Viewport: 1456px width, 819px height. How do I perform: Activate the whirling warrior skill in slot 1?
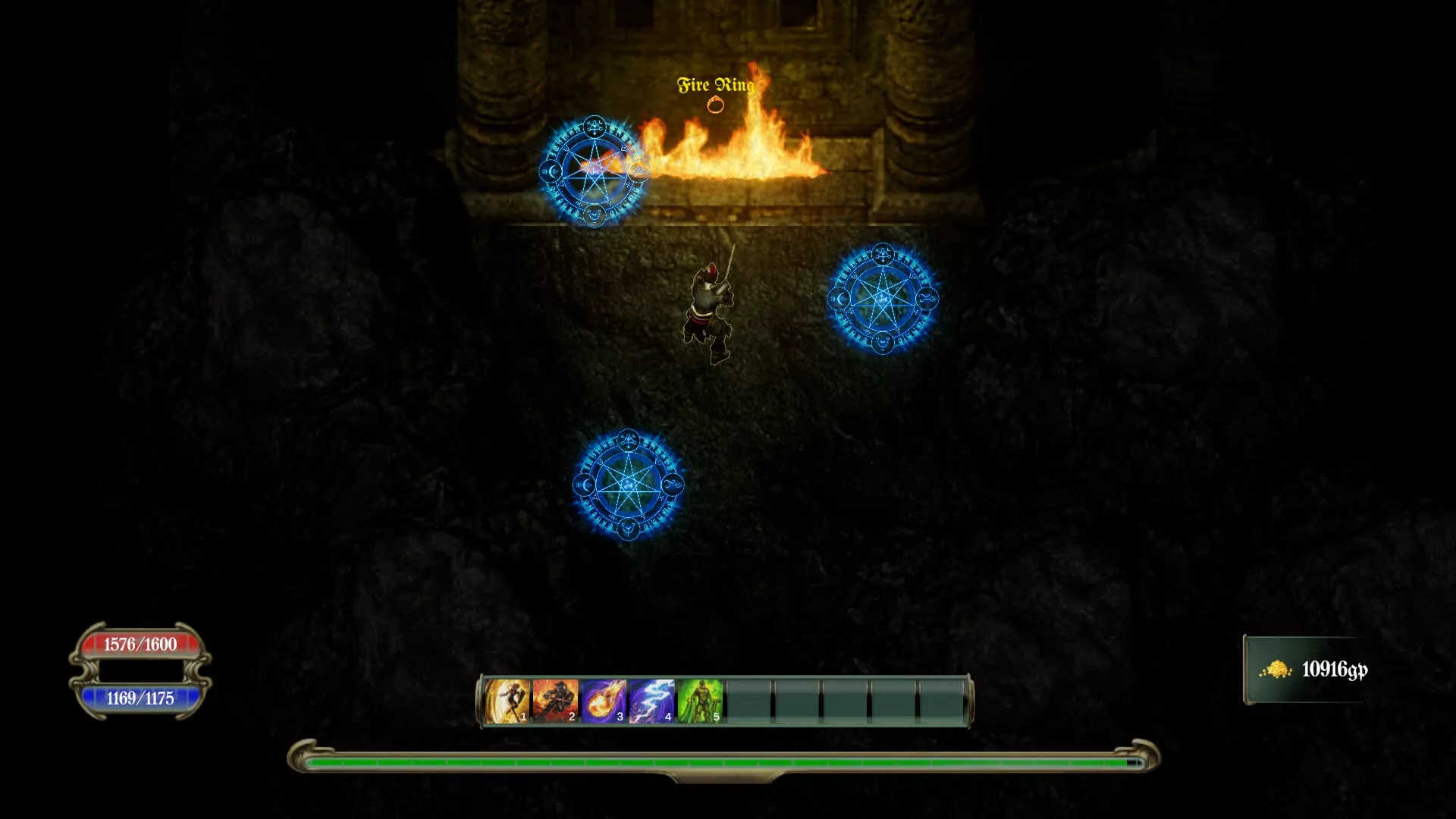pyautogui.click(x=507, y=701)
